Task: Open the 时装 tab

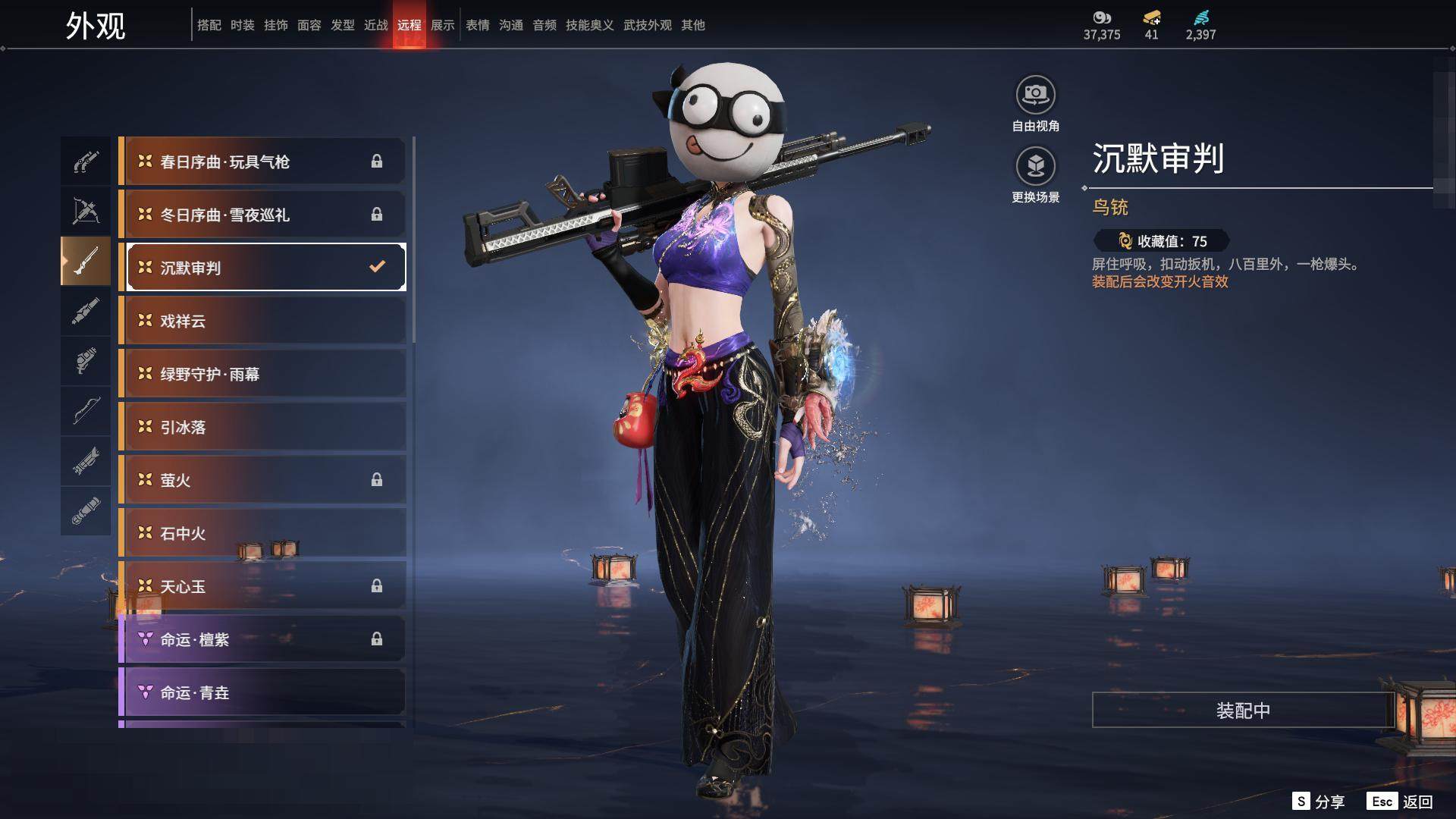Action: click(x=243, y=25)
